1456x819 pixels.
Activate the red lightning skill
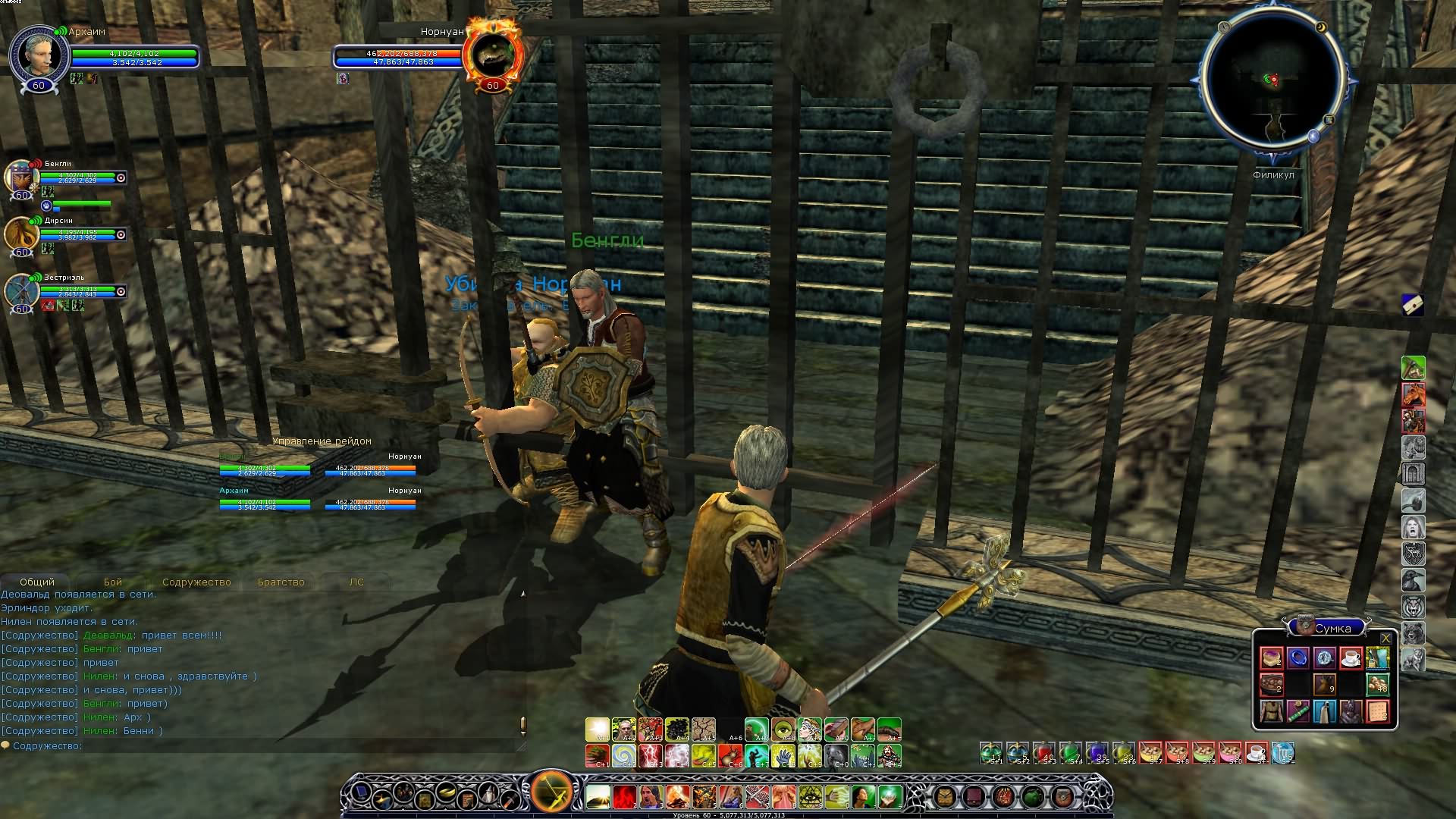(x=651, y=755)
